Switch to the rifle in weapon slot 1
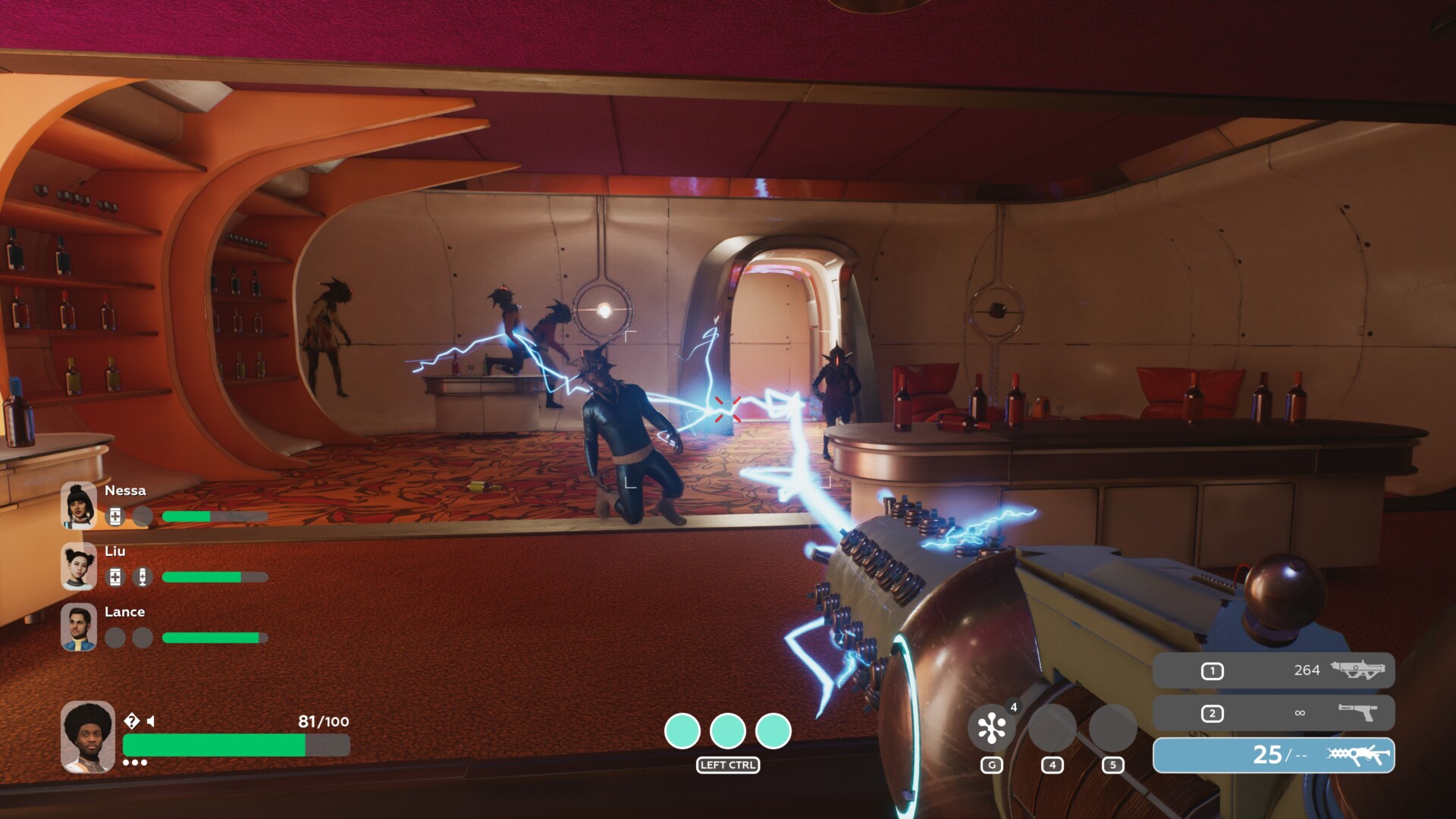The height and width of the screenshot is (819, 1456). click(x=1273, y=670)
